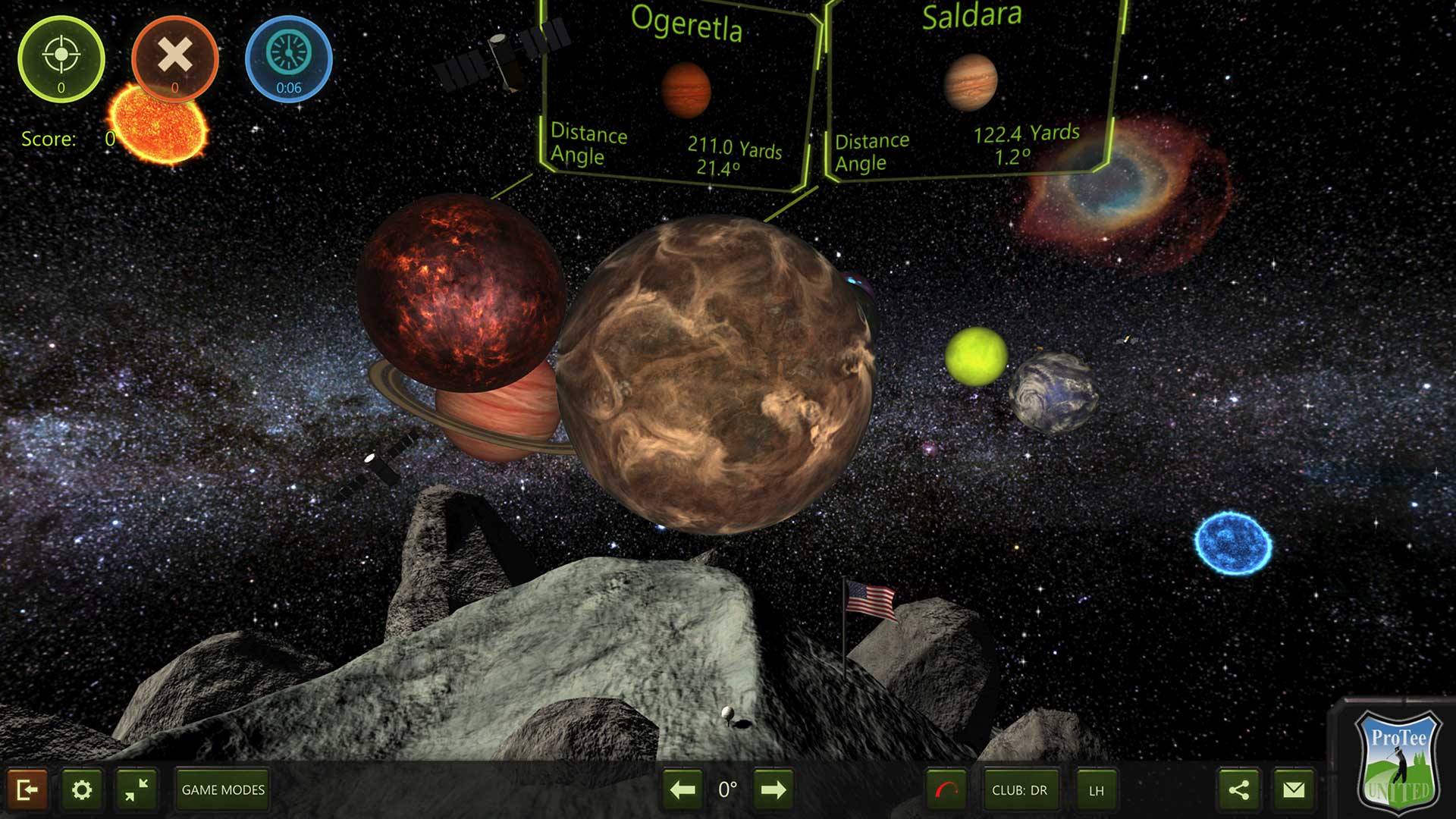This screenshot has height=819, width=1456.
Task: Toggle fullscreen with the shrink arrows button
Action: coord(137,790)
